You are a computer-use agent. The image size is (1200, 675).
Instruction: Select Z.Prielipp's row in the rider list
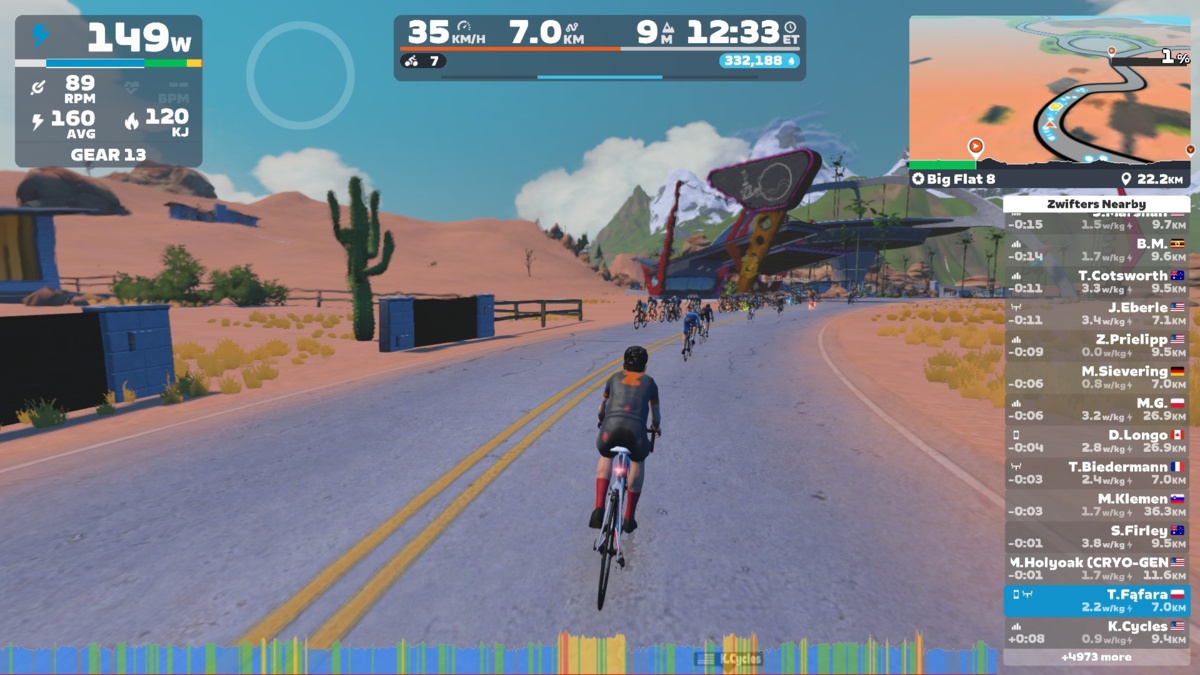tap(1097, 346)
